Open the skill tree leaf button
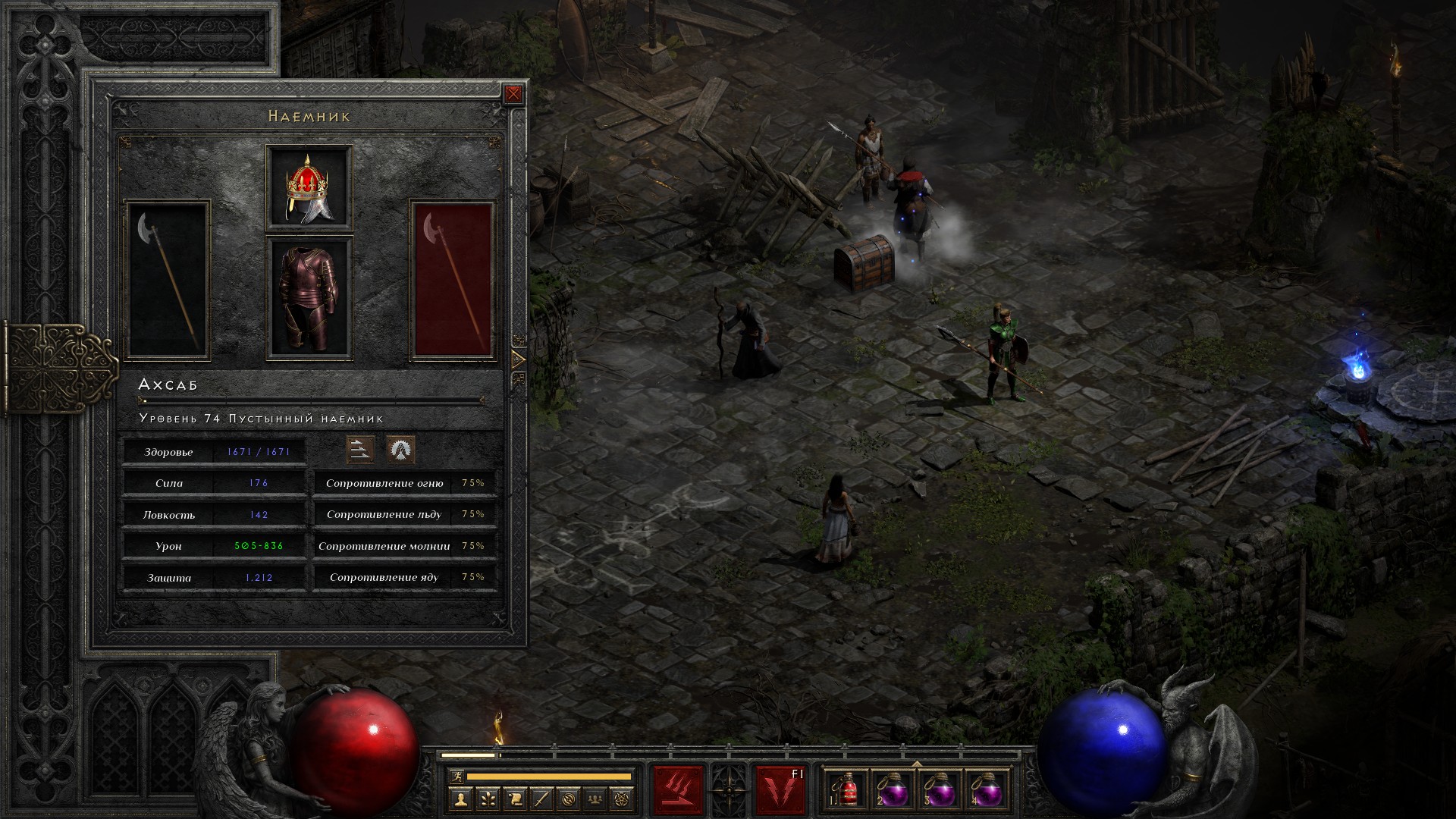The image size is (1456, 819). [487, 799]
